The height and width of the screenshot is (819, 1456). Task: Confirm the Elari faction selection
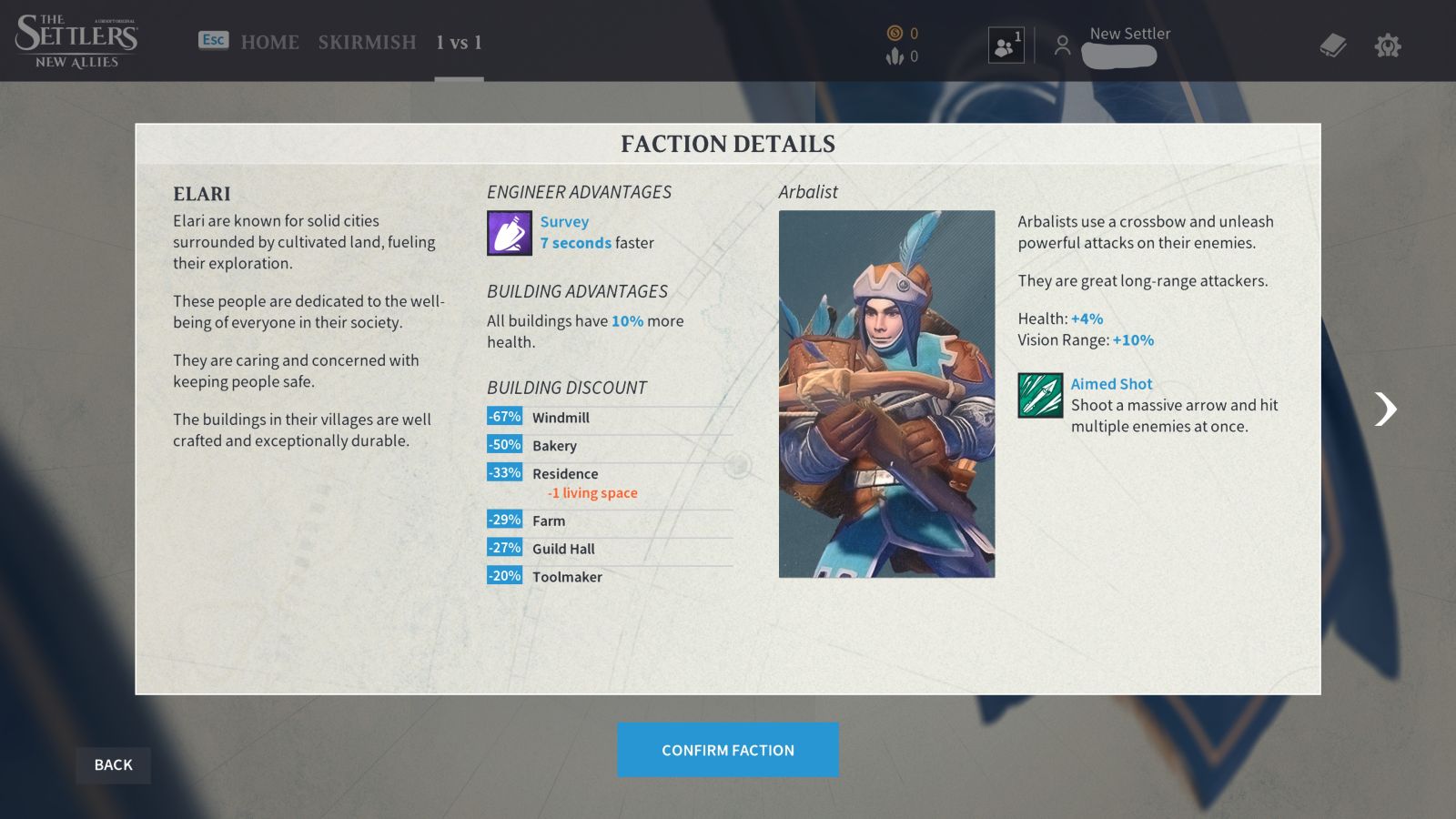pyautogui.click(x=727, y=750)
